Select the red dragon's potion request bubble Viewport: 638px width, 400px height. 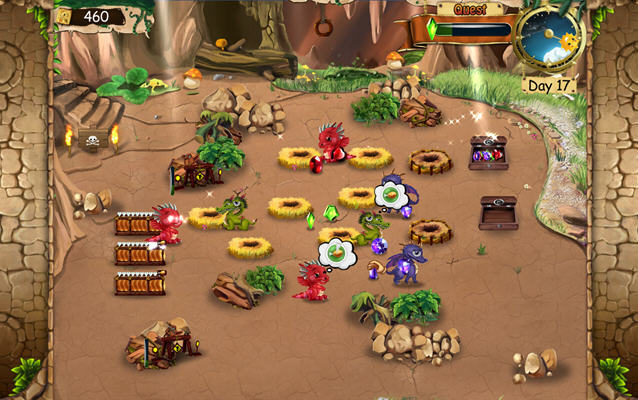tap(338, 253)
